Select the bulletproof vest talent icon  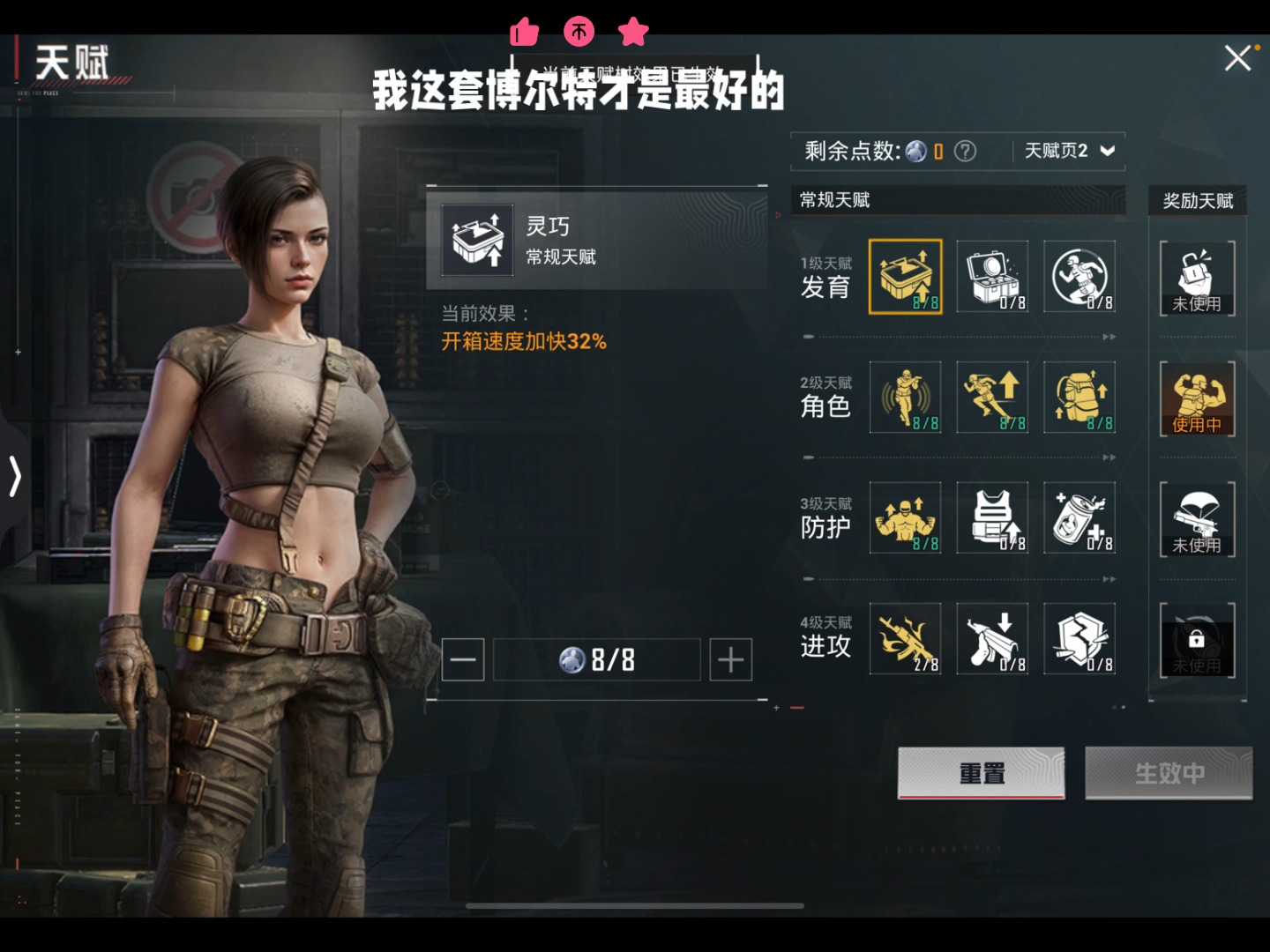(992, 518)
